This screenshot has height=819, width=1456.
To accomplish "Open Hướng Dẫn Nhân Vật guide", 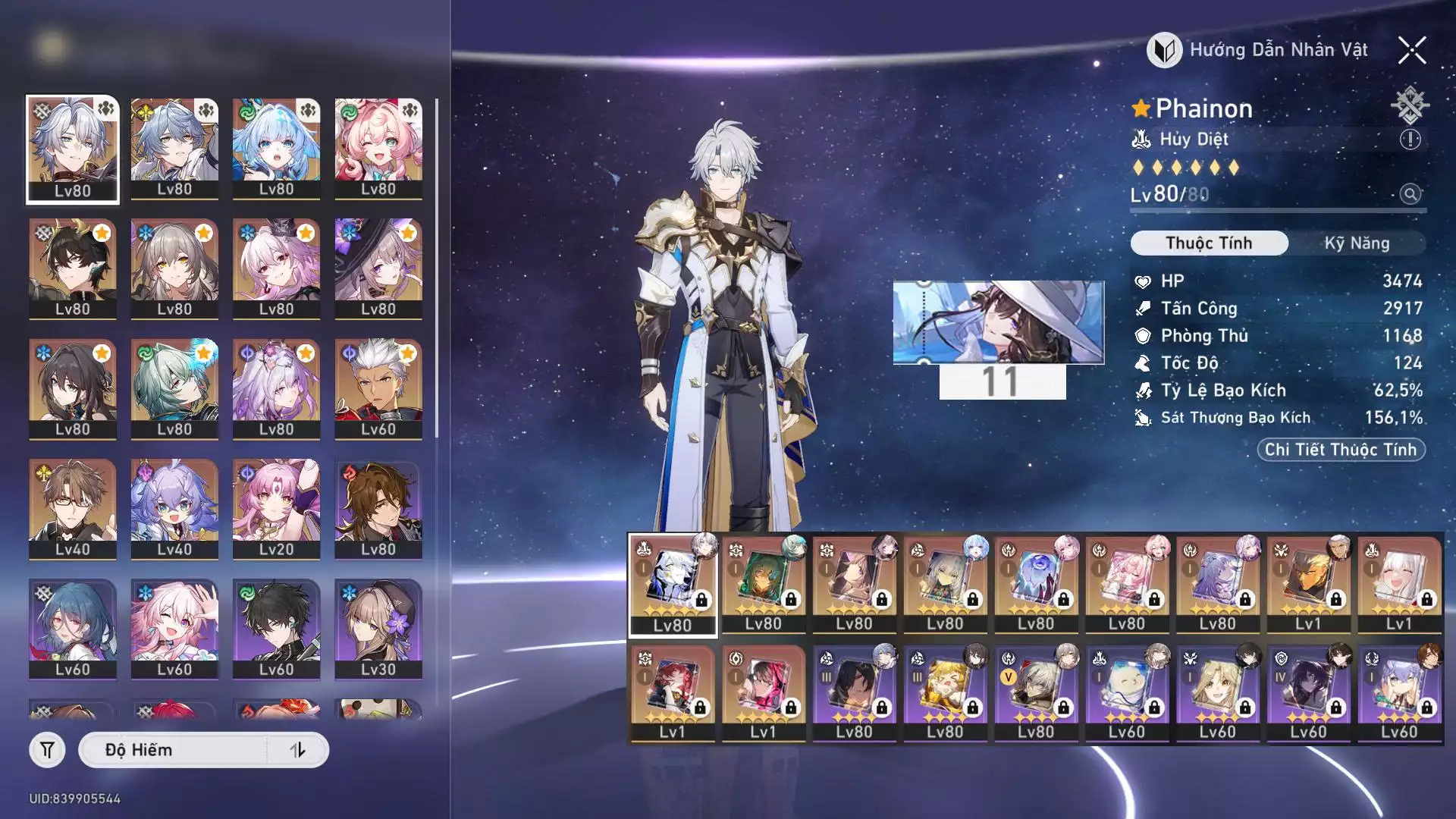I will point(1259,50).
